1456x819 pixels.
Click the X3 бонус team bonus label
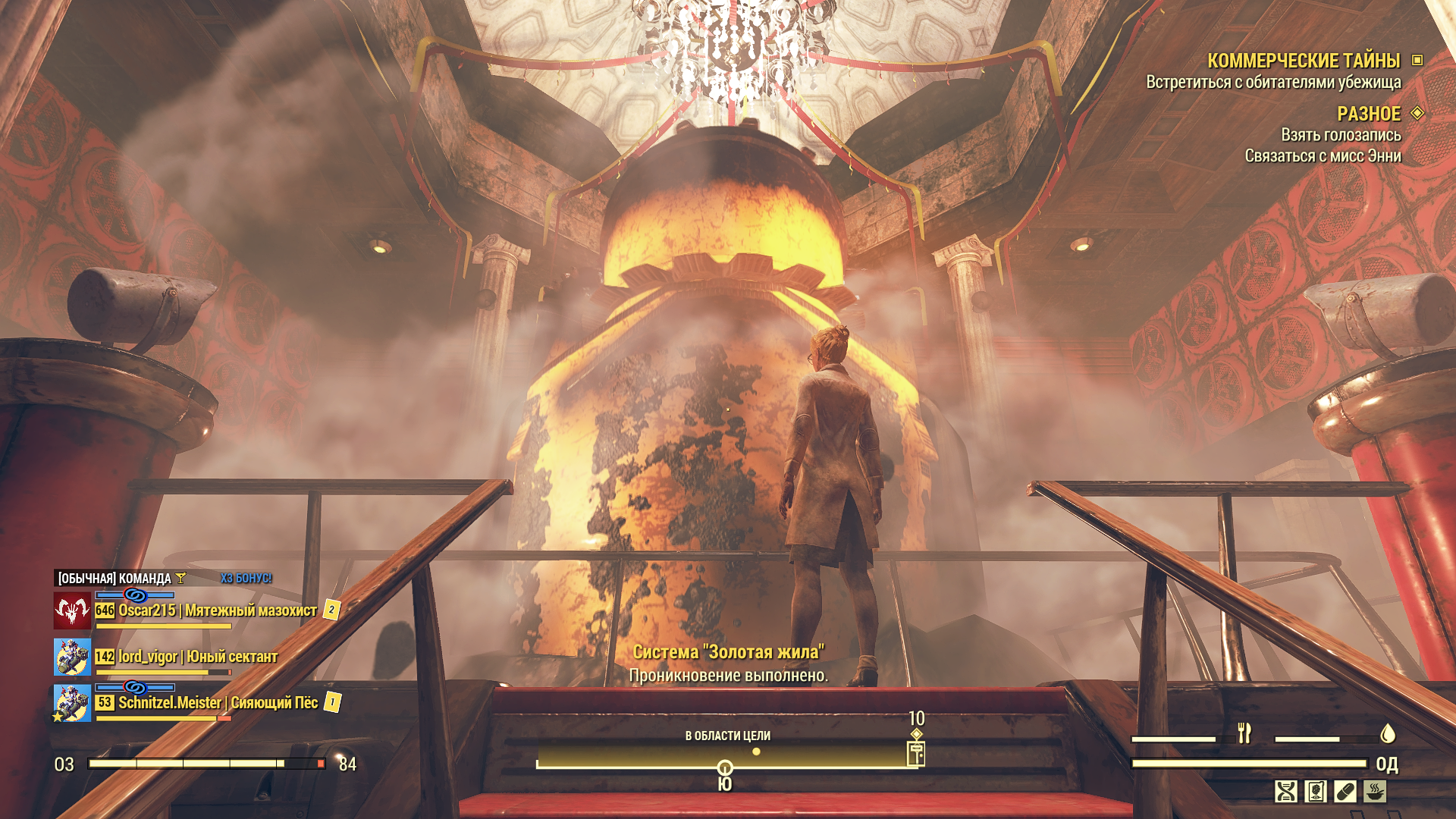coord(246,579)
